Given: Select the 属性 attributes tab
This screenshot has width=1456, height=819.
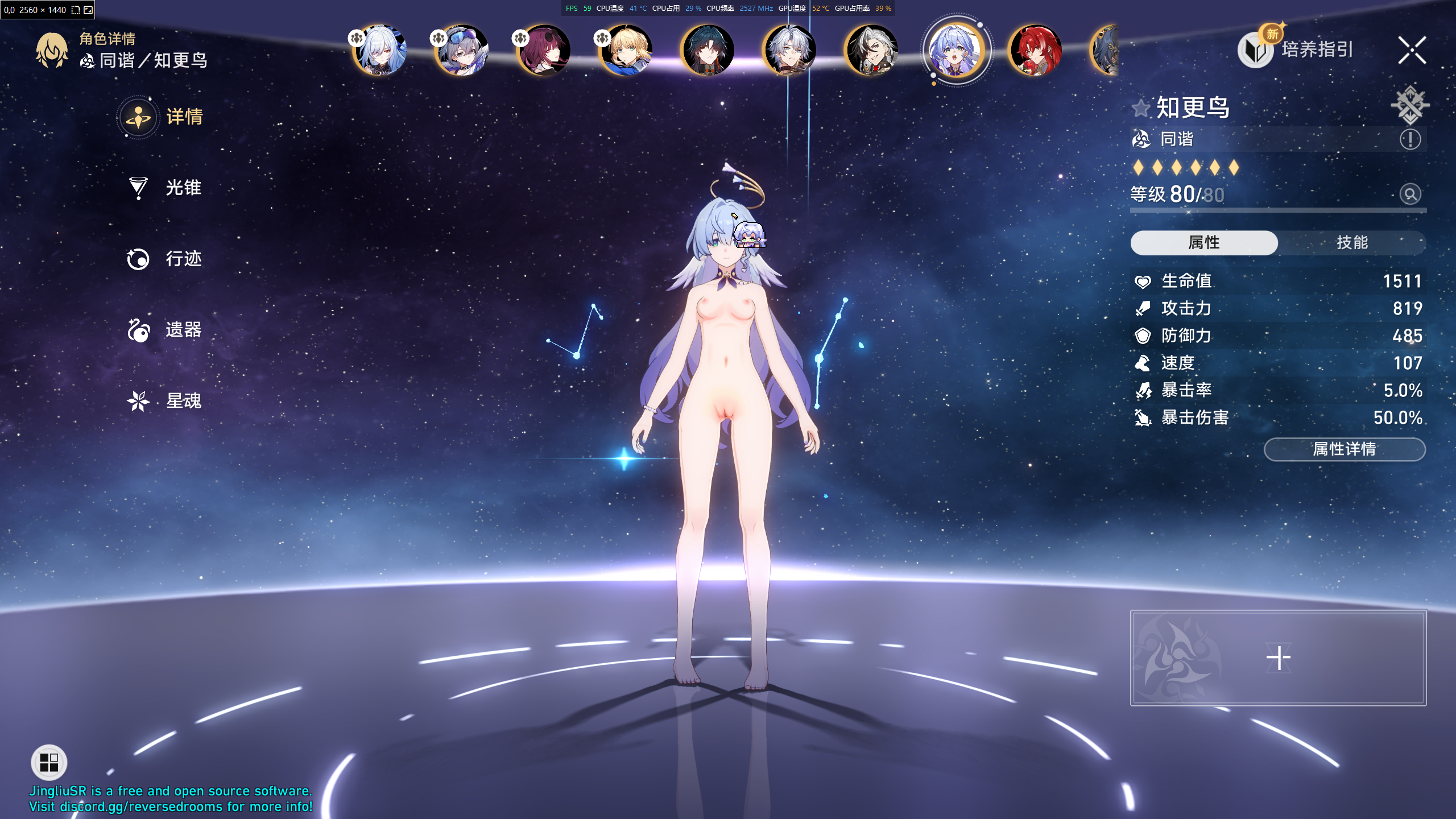Looking at the screenshot, I should click(x=1204, y=243).
